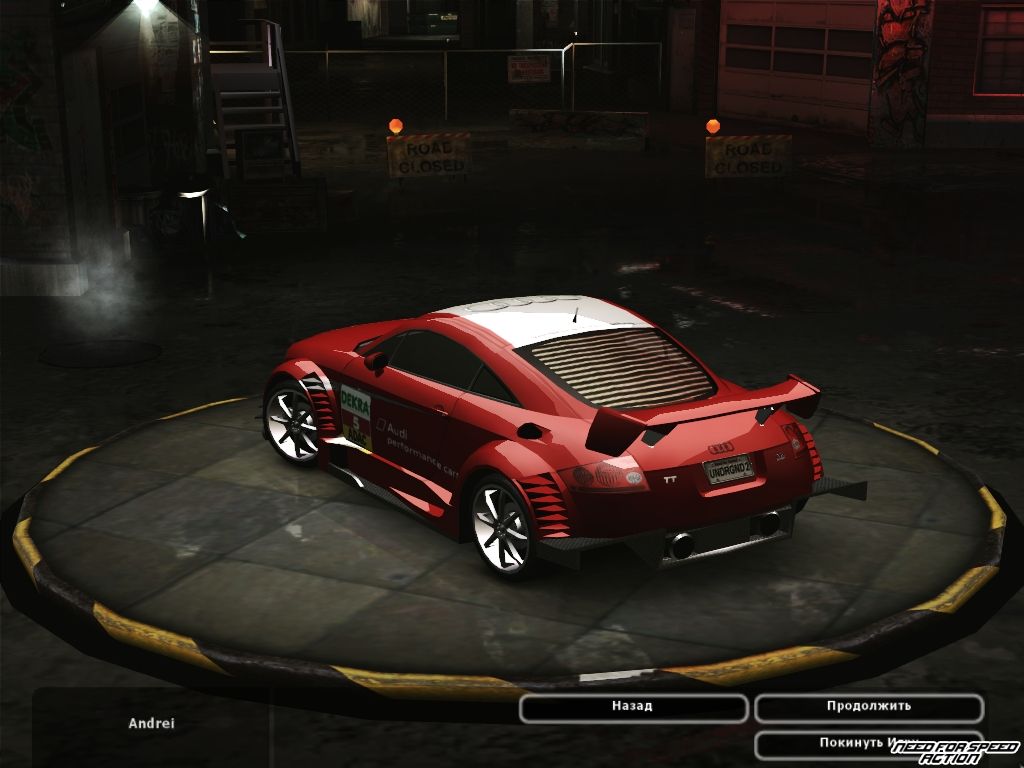Go back with the Назад button
Screen dimensions: 1024x768
coord(633,707)
